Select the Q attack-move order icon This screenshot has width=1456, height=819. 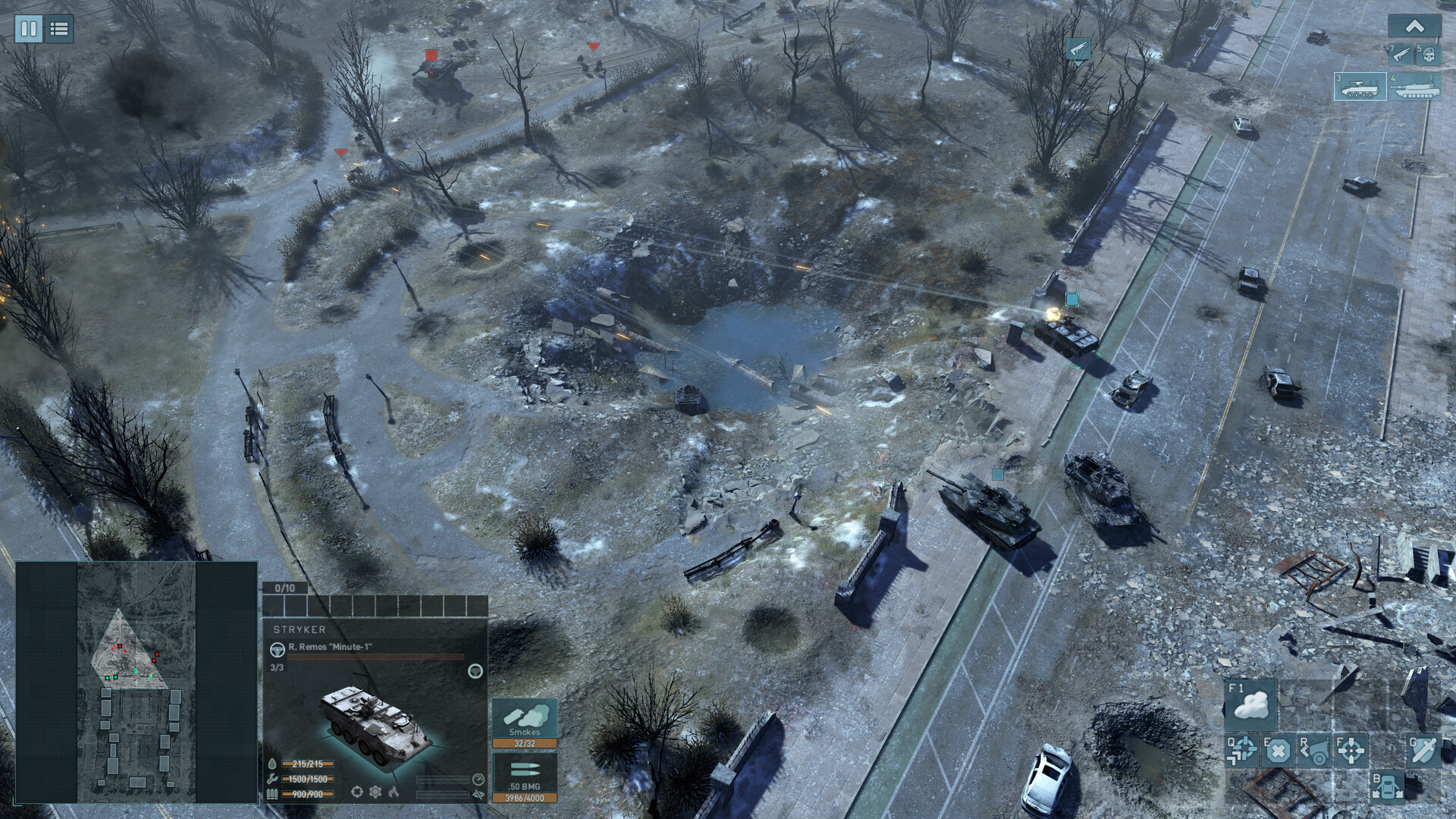[x=1241, y=751]
